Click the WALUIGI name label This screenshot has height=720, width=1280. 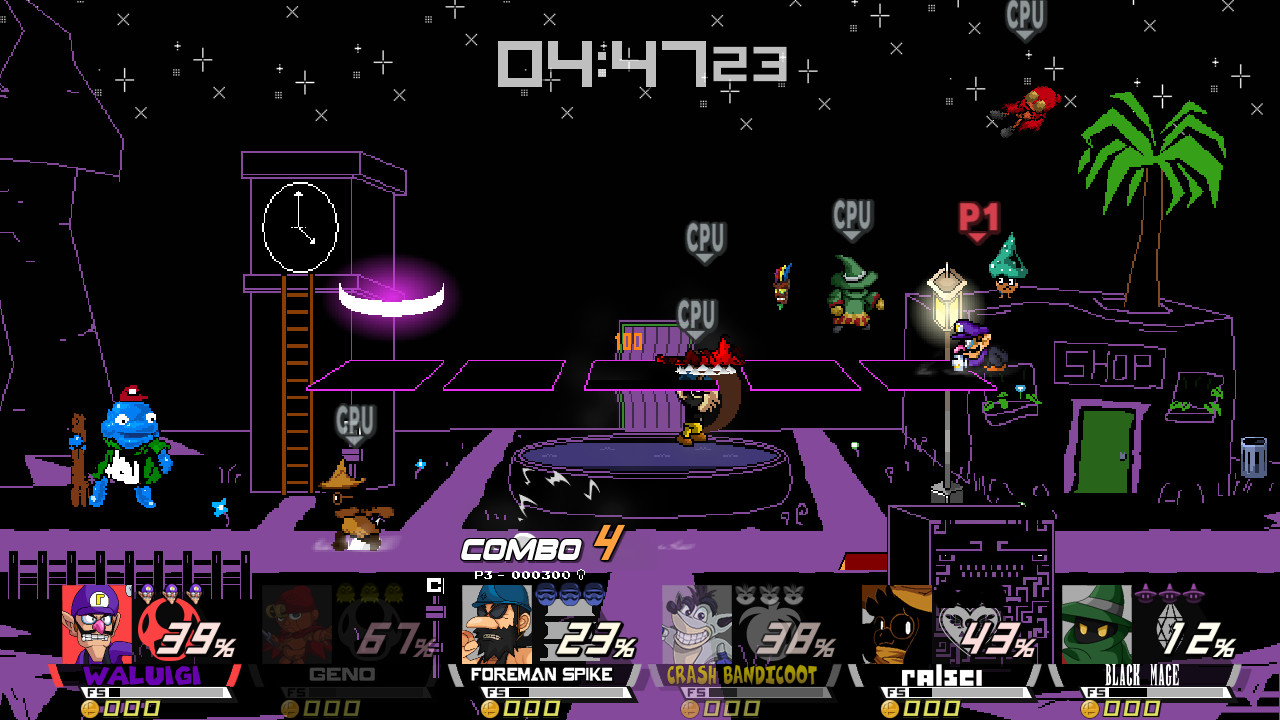pyautogui.click(x=145, y=676)
